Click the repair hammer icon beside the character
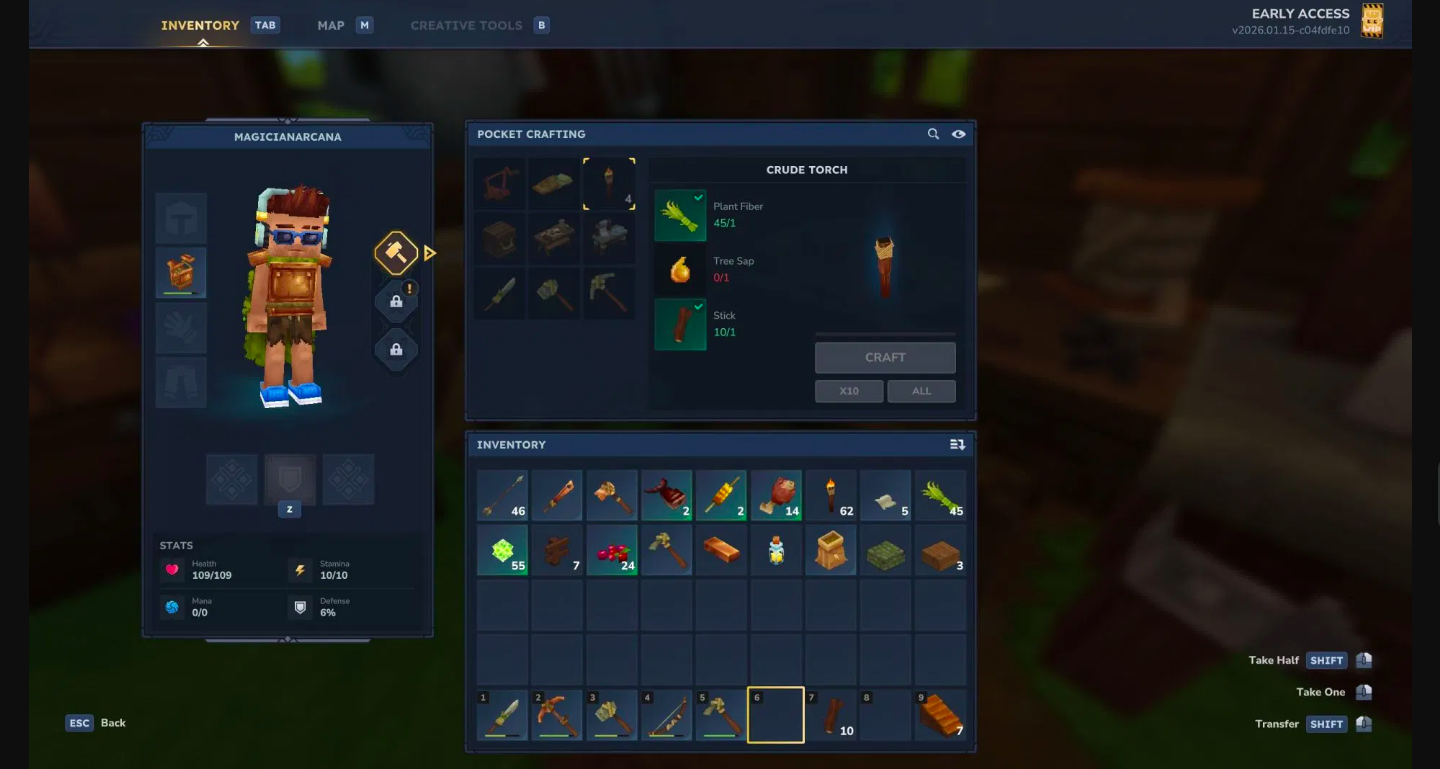Viewport: 1440px width, 769px height. [x=396, y=252]
